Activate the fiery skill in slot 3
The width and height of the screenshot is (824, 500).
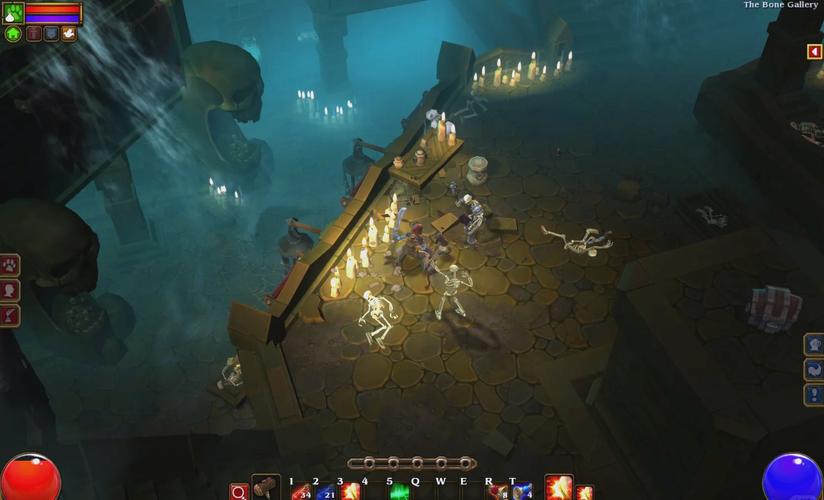point(350,491)
